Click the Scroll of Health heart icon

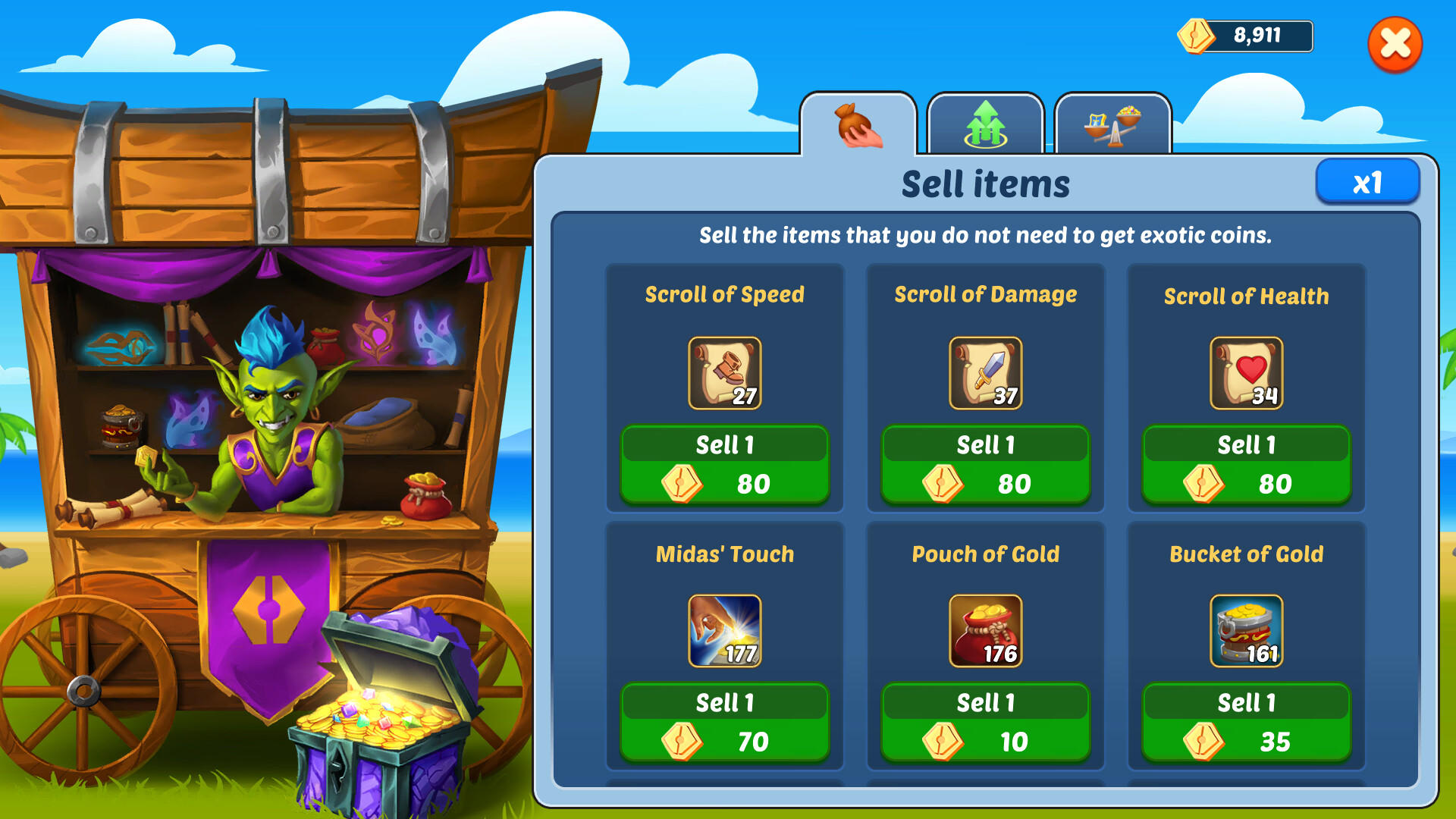(1246, 373)
